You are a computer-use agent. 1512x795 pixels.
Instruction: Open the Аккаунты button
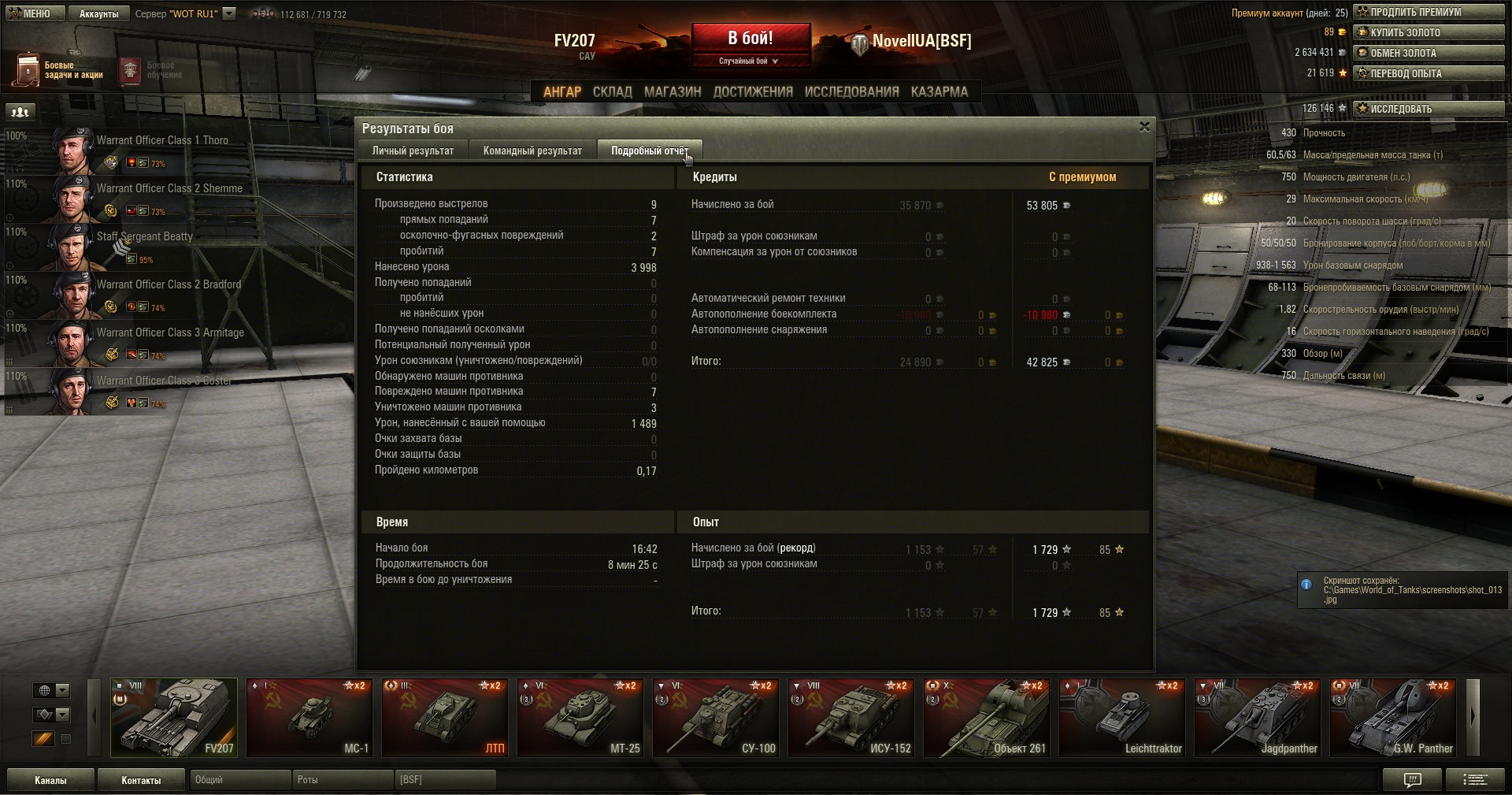[x=98, y=13]
